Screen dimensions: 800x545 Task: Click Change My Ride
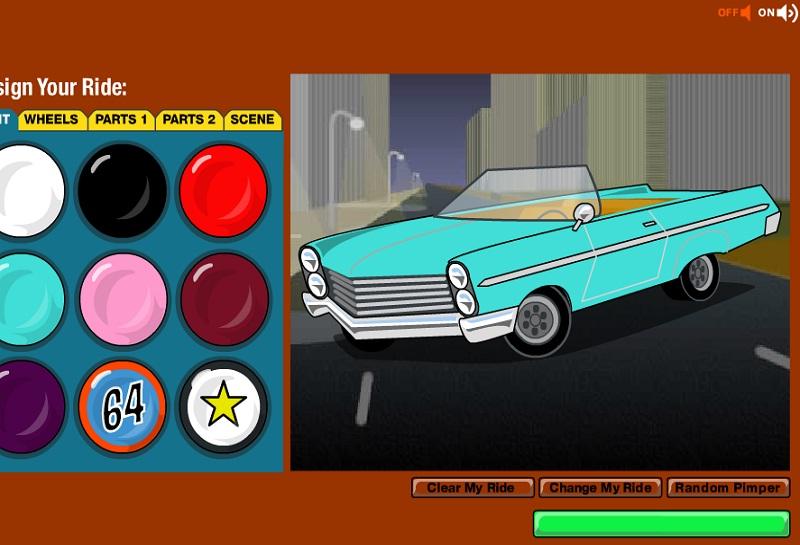(600, 488)
